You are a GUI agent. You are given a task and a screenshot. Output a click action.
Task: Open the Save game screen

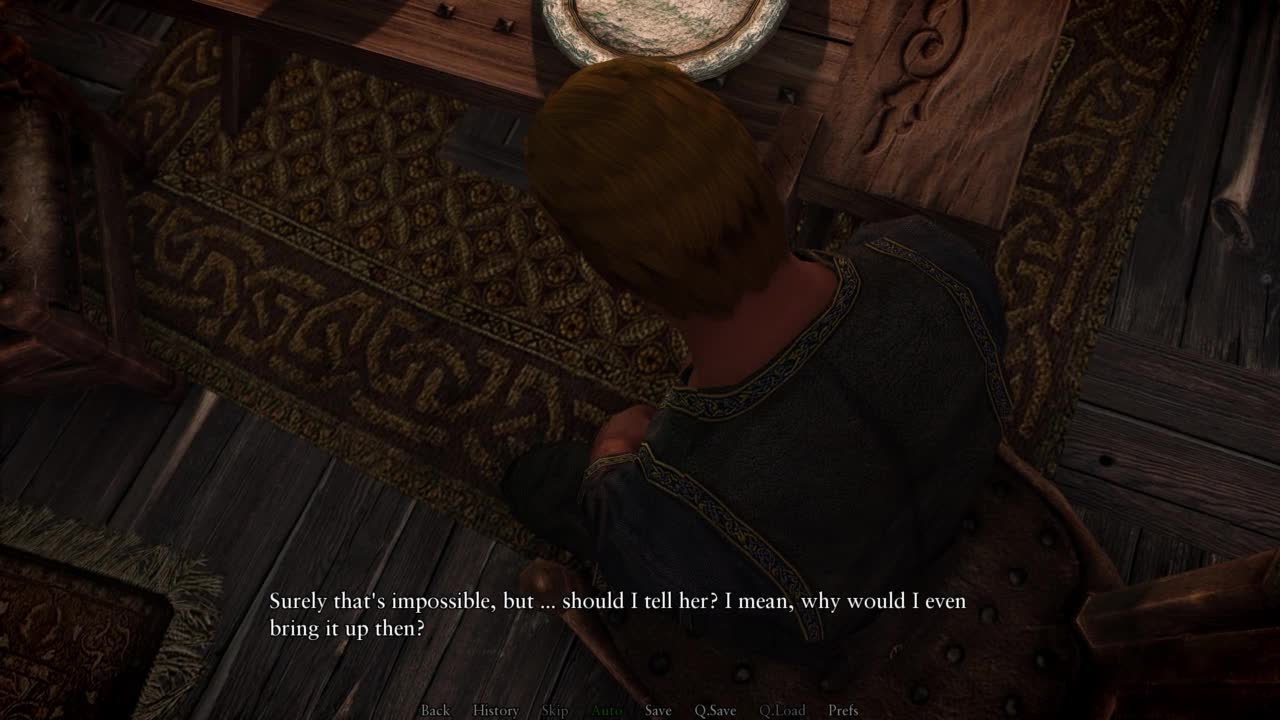(x=658, y=710)
